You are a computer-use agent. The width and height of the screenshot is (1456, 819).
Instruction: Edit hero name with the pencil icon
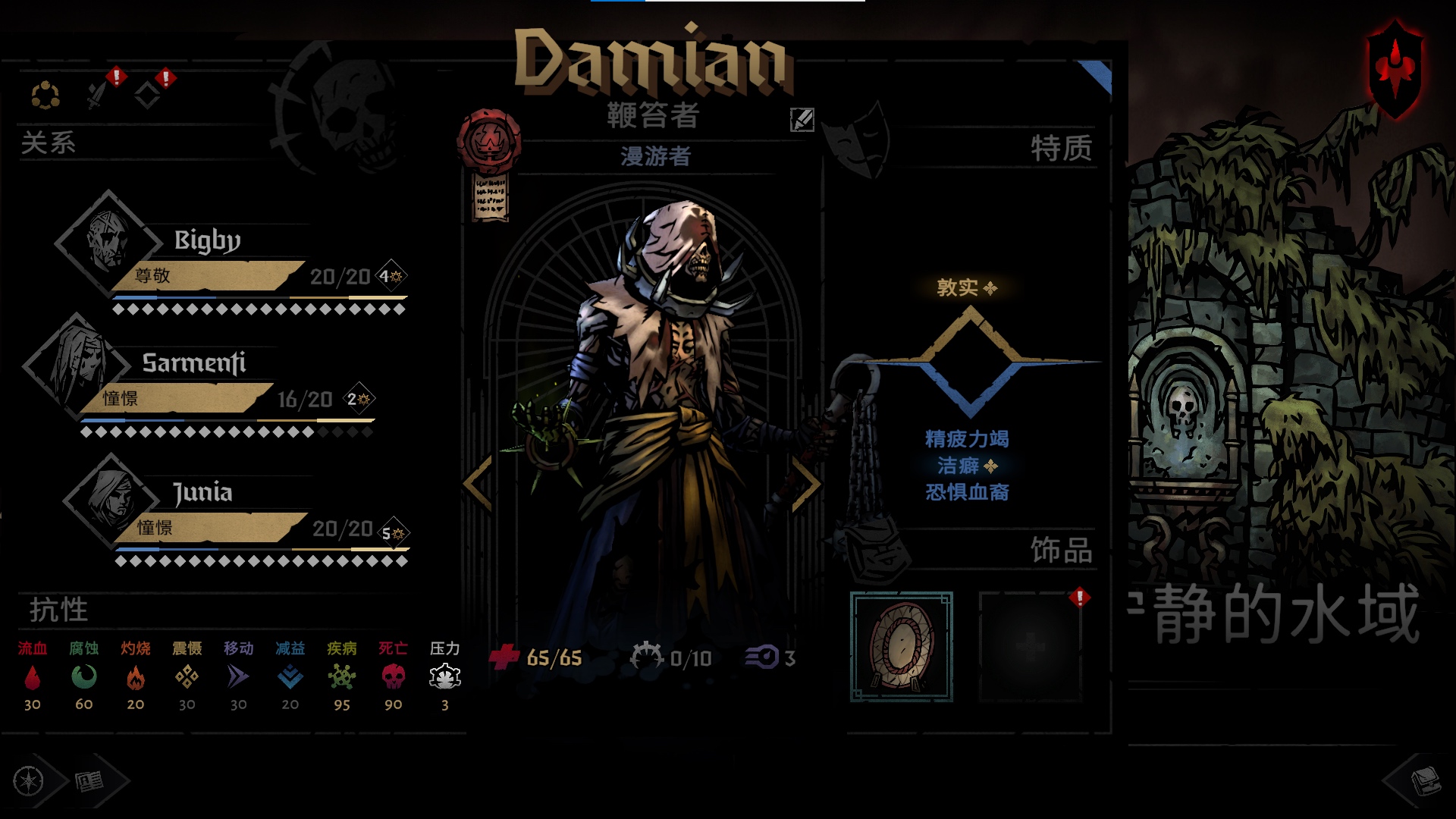pos(802,119)
